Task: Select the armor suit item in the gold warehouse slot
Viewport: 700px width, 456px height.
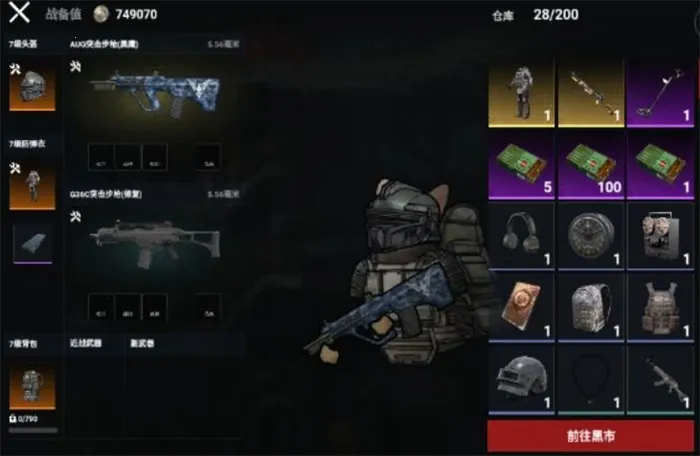Action: coord(520,91)
